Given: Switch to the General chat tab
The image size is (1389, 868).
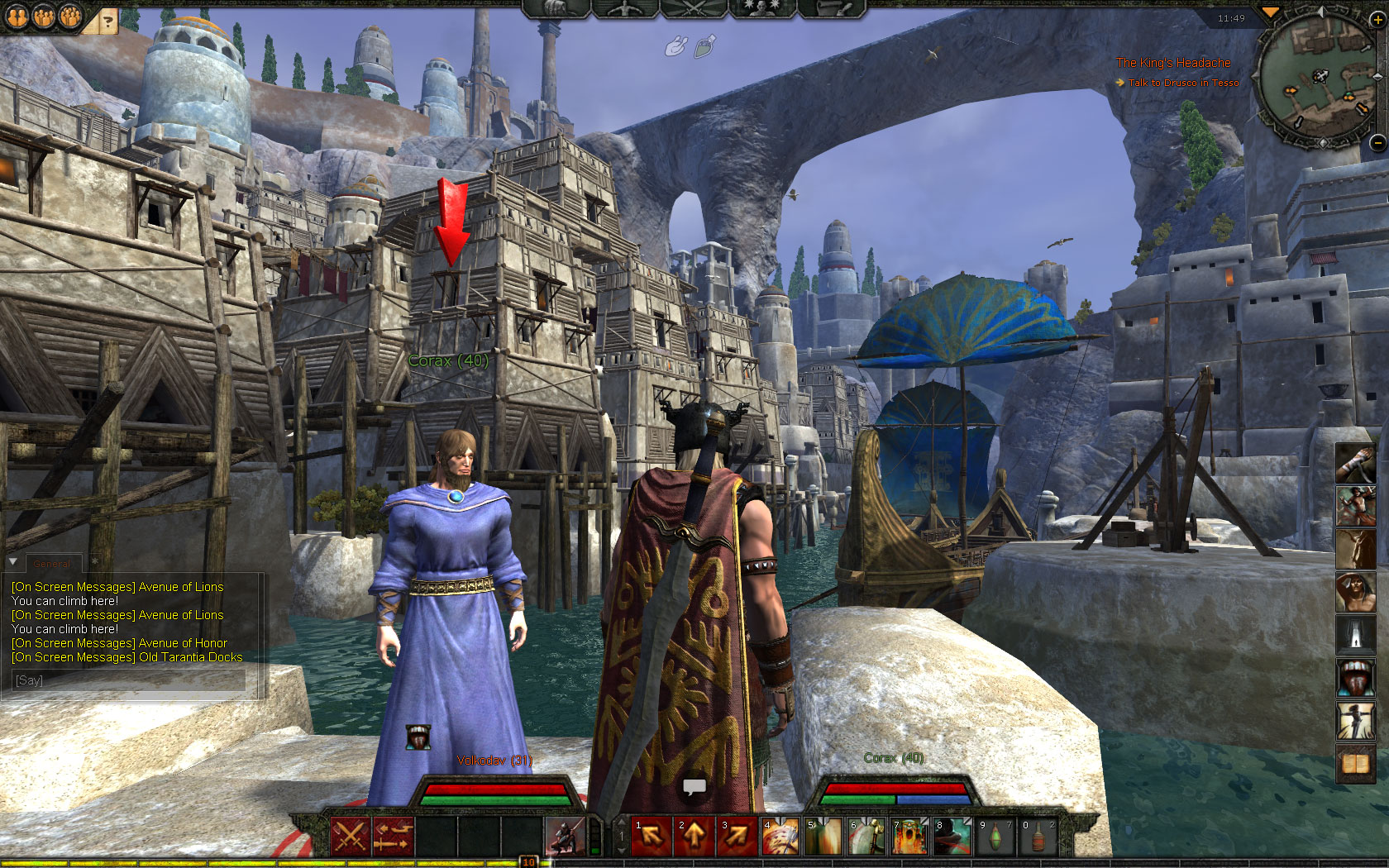Looking at the screenshot, I should pyautogui.click(x=51, y=564).
